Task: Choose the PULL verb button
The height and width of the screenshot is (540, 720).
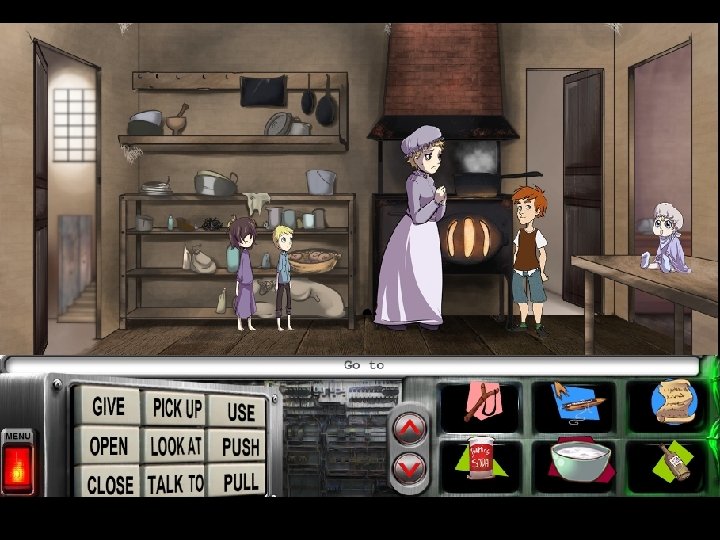Action: coord(240,483)
